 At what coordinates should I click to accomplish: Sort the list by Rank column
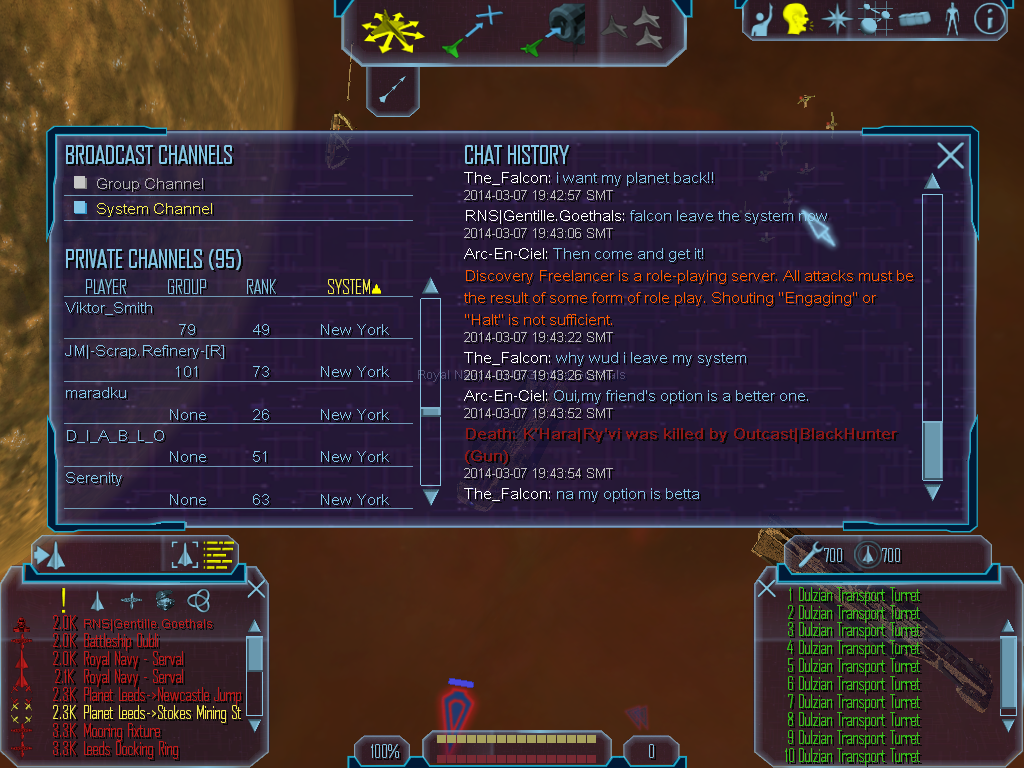point(260,287)
